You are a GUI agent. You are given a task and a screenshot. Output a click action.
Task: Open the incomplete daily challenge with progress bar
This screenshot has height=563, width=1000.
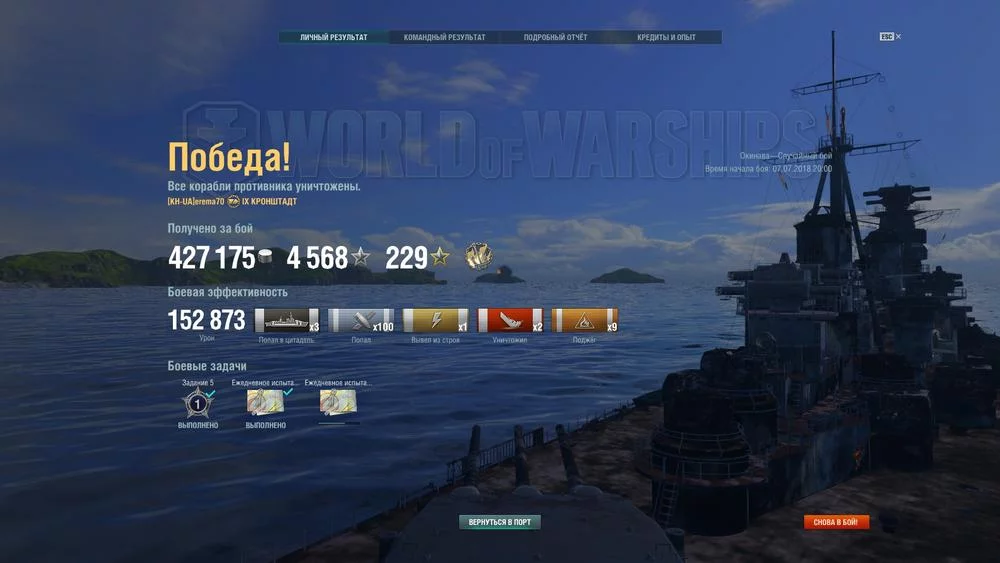[338, 403]
